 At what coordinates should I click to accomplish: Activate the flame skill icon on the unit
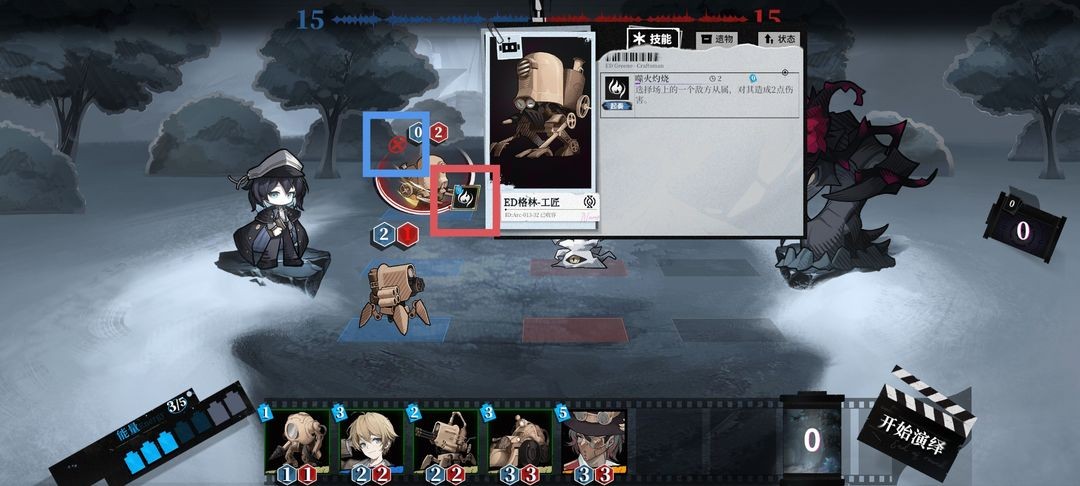pos(465,197)
